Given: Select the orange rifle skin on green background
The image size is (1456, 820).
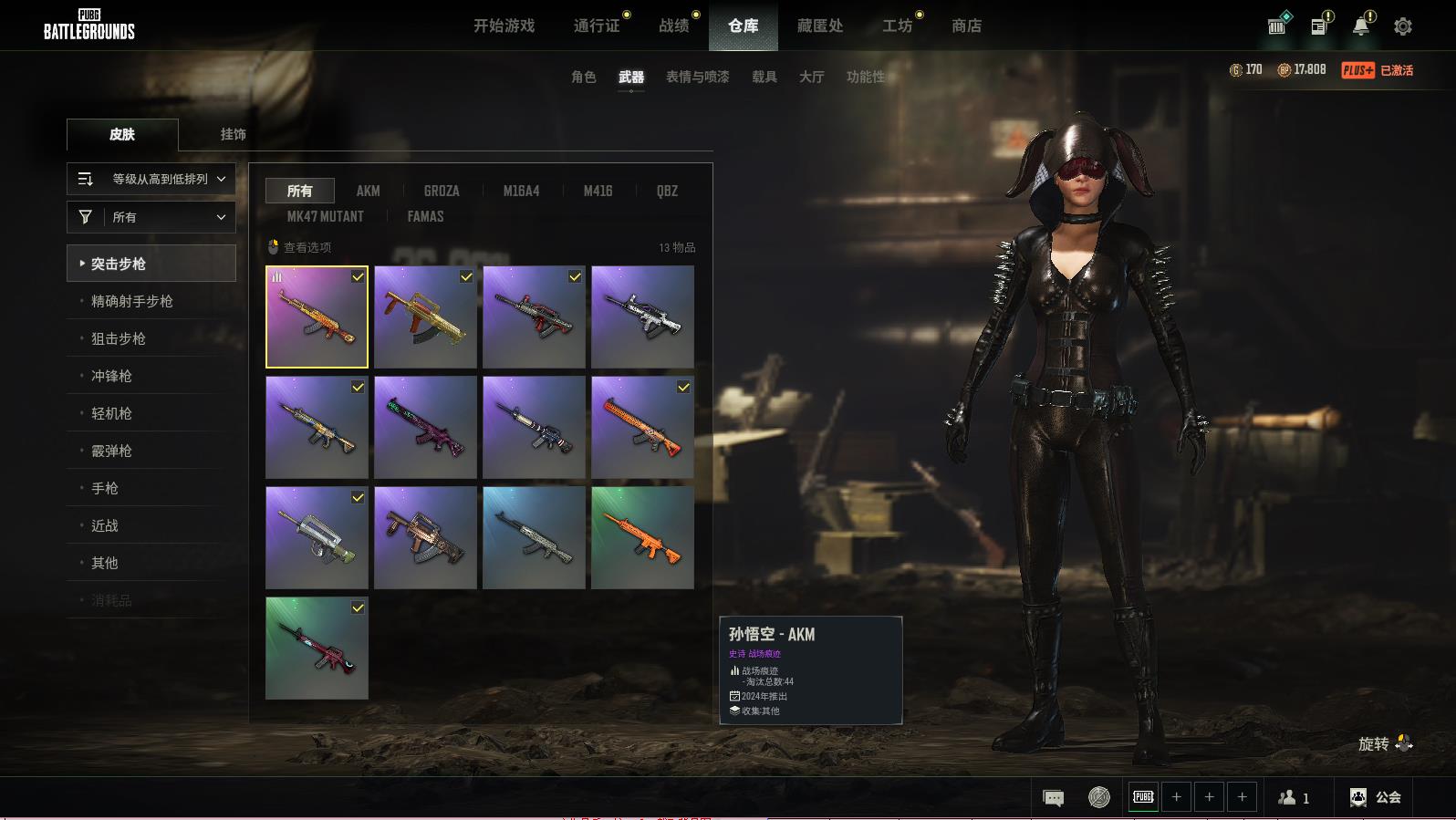Looking at the screenshot, I should tap(642, 537).
